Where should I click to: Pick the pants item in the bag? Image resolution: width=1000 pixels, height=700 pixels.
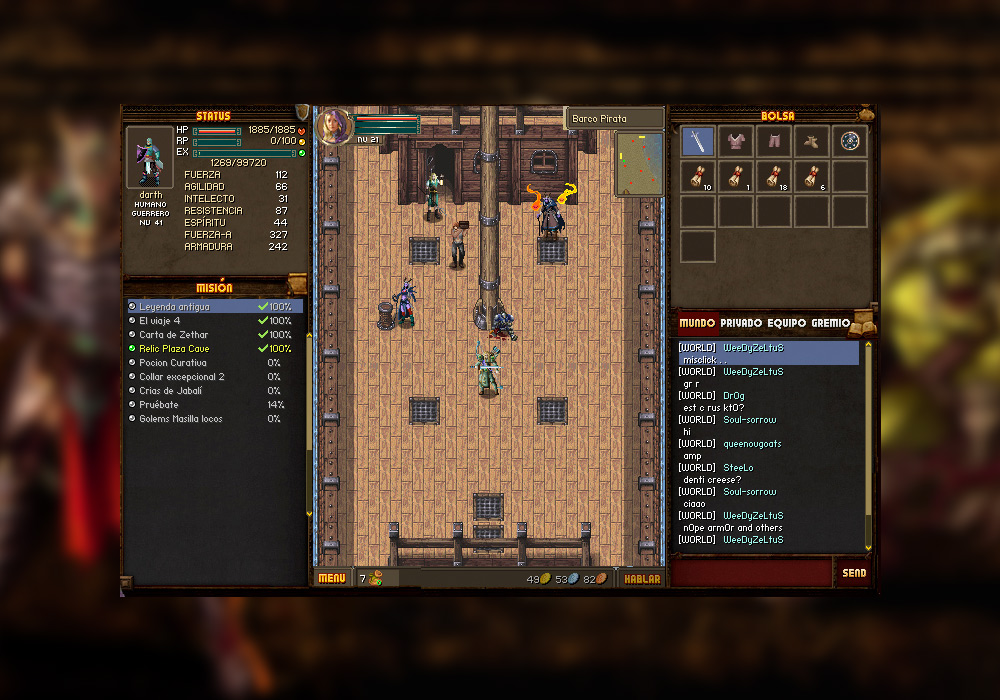tap(773, 141)
